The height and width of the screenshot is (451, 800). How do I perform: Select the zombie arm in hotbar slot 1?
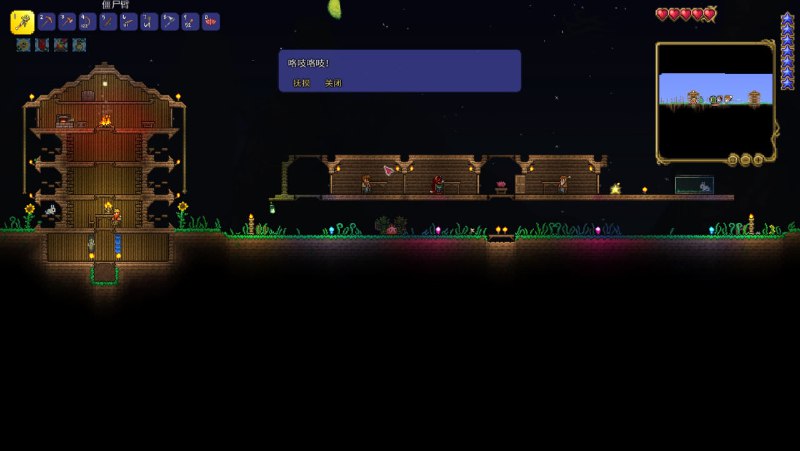click(x=22, y=21)
